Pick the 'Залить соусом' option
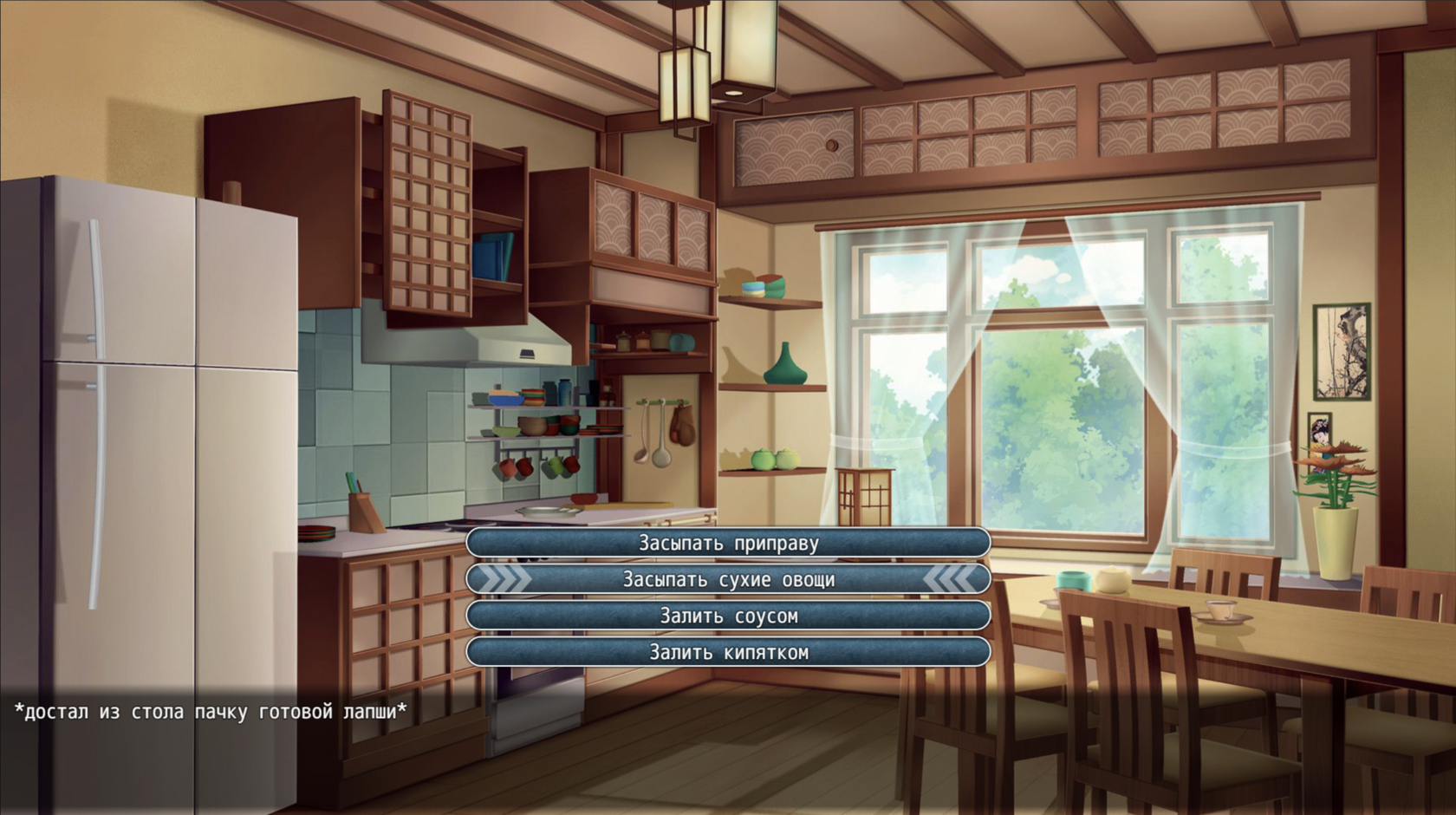 pos(728,616)
